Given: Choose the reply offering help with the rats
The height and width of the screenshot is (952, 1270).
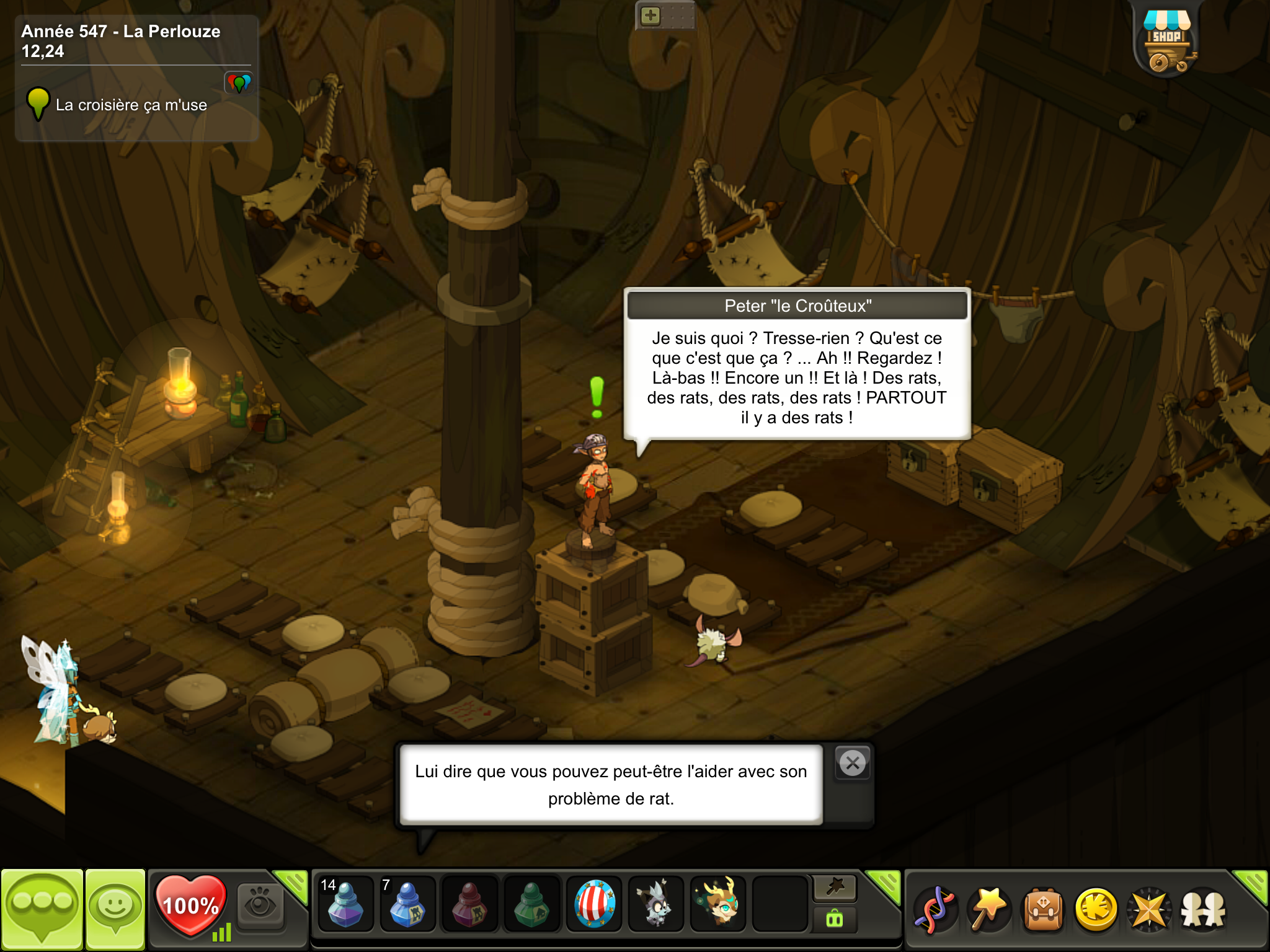Looking at the screenshot, I should click(611, 785).
